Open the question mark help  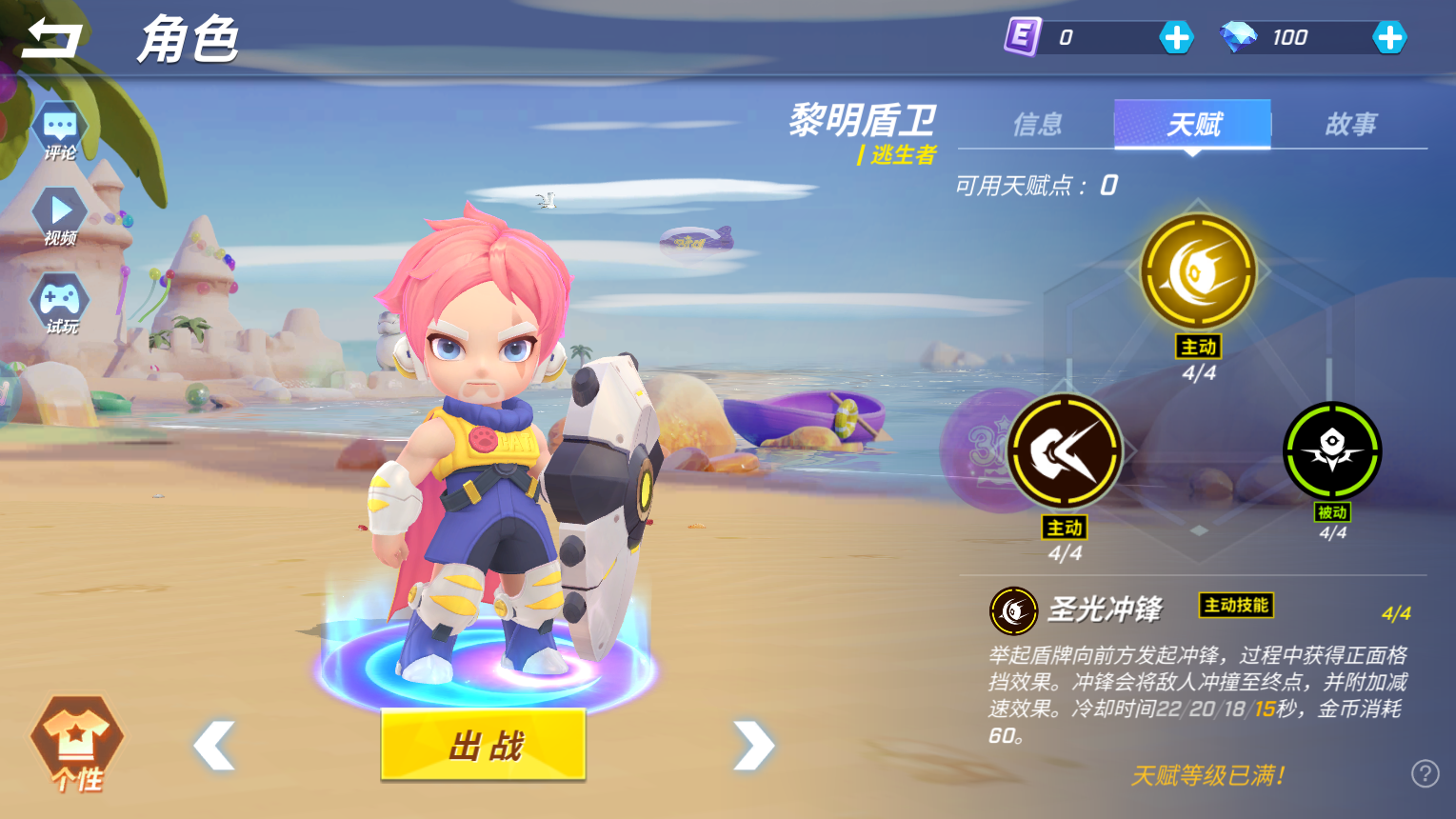point(1425,773)
